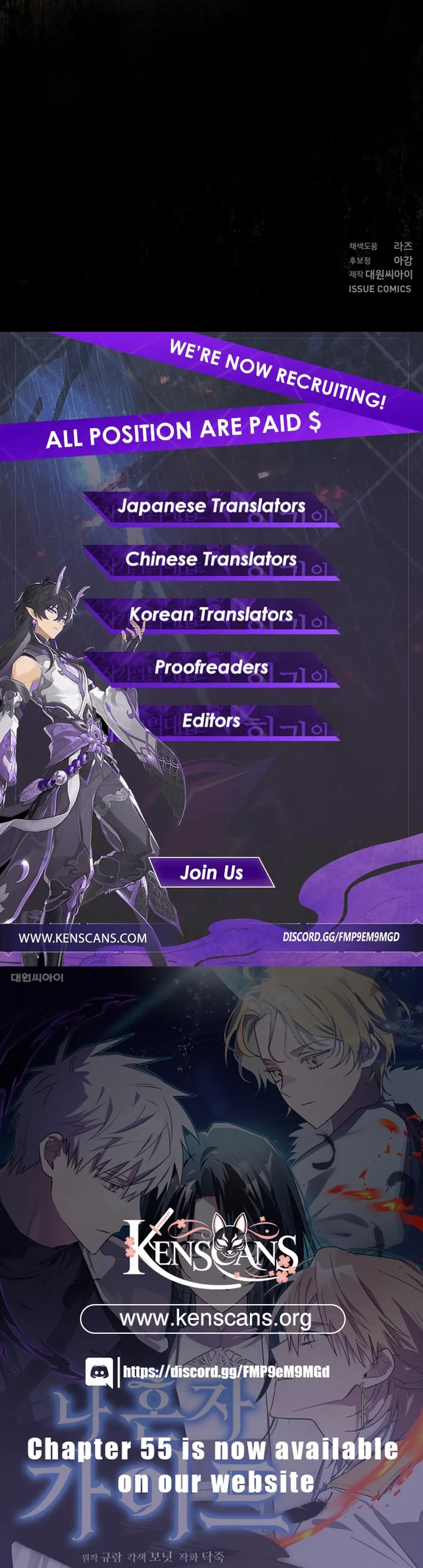Screen dimensions: 423x1568
Task: Select the Japanese Translators position
Action: (211, 506)
